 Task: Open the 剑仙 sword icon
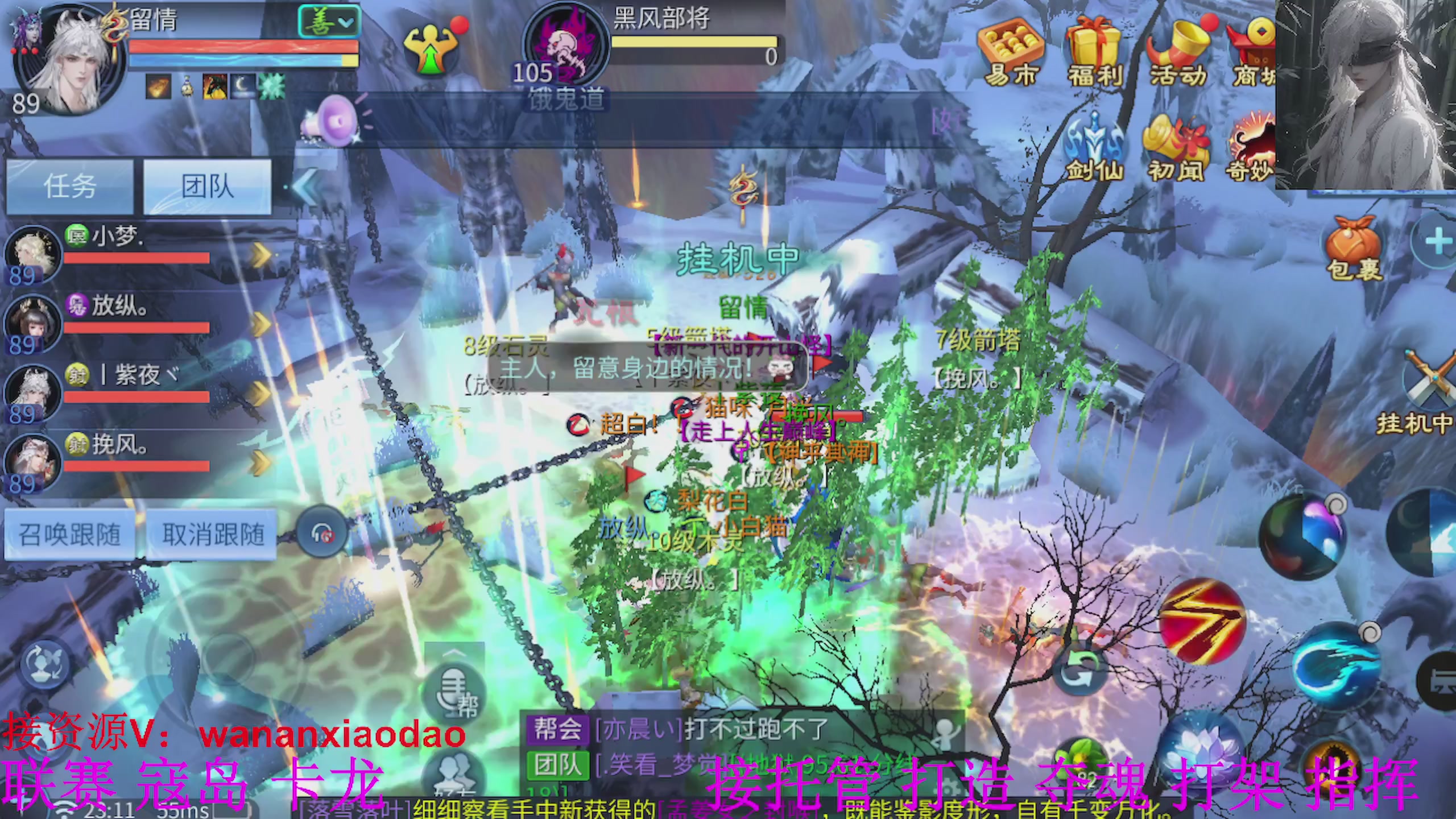[1094, 149]
